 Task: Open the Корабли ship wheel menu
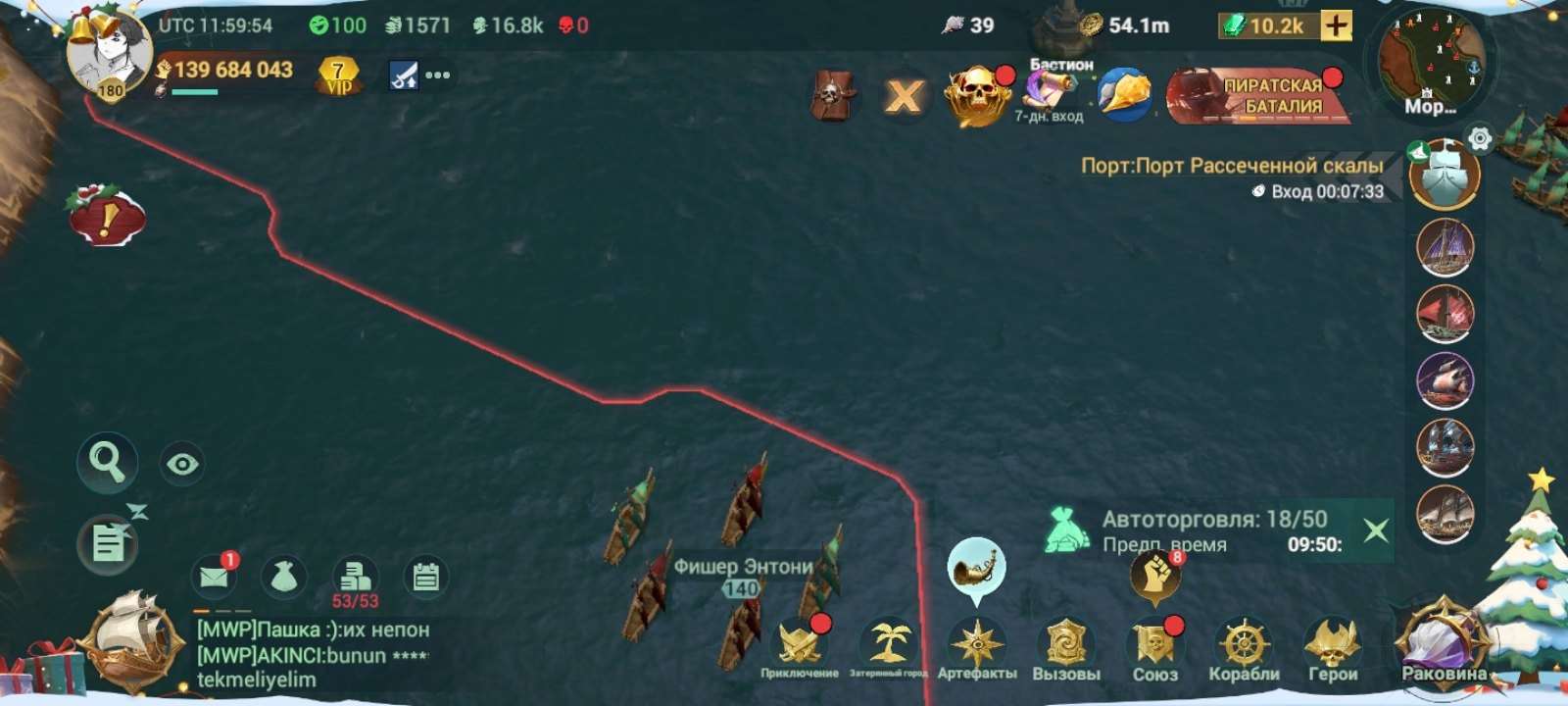(1246, 642)
